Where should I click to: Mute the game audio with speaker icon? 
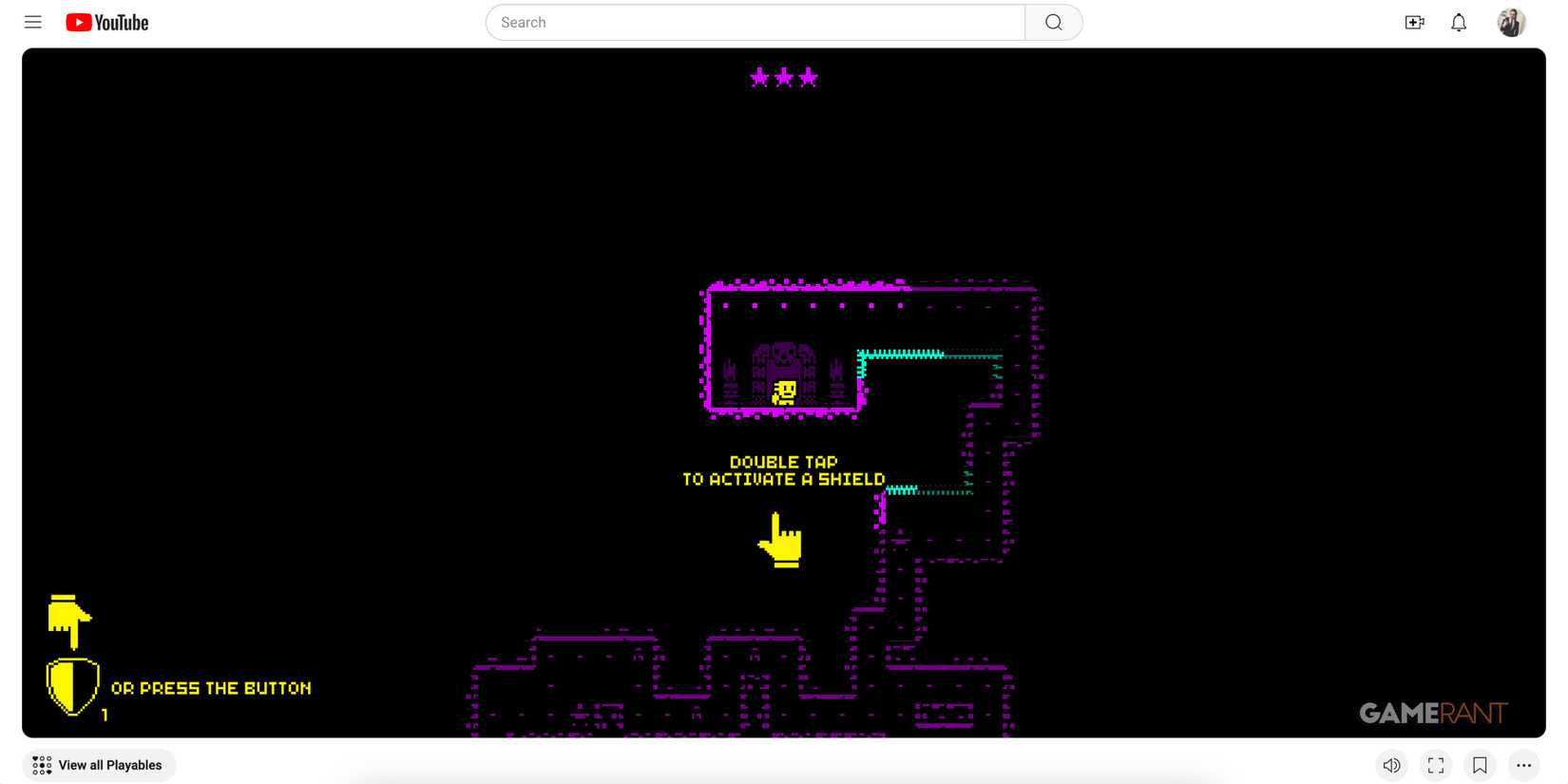click(x=1391, y=764)
